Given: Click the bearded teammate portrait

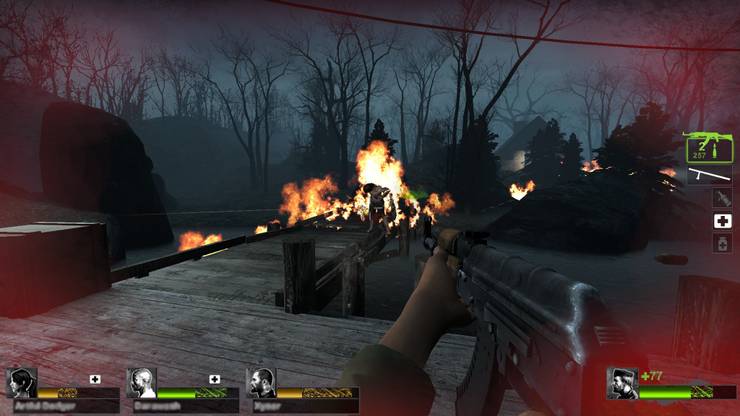Looking at the screenshot, I should pyautogui.click(x=261, y=383).
